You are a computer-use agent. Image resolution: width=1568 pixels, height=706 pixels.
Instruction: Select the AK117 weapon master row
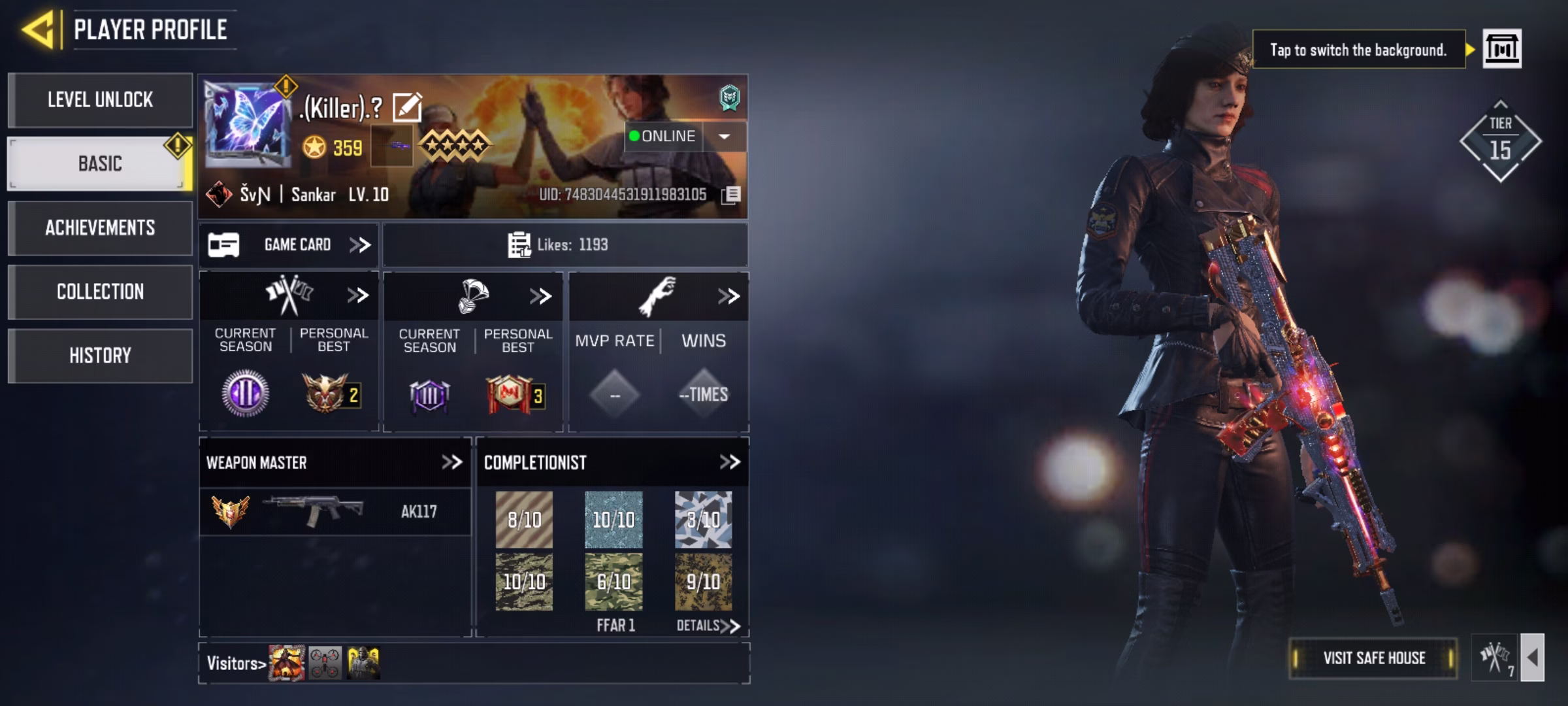point(335,512)
